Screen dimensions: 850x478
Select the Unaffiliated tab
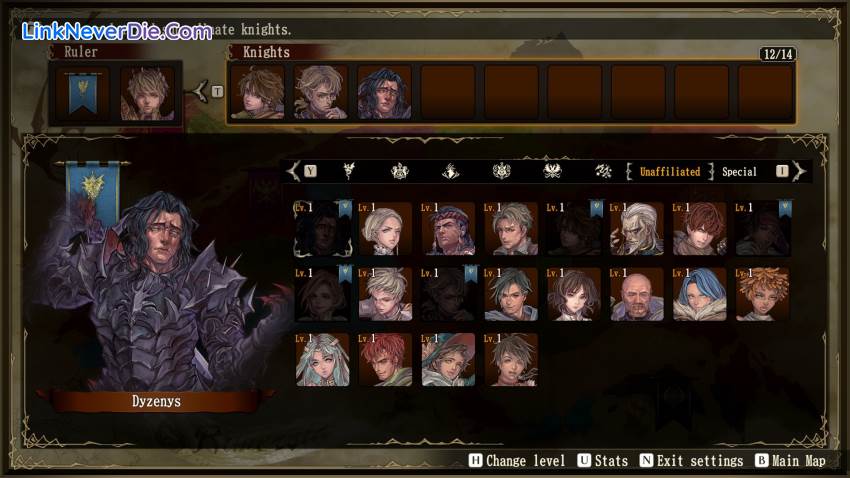pos(670,172)
